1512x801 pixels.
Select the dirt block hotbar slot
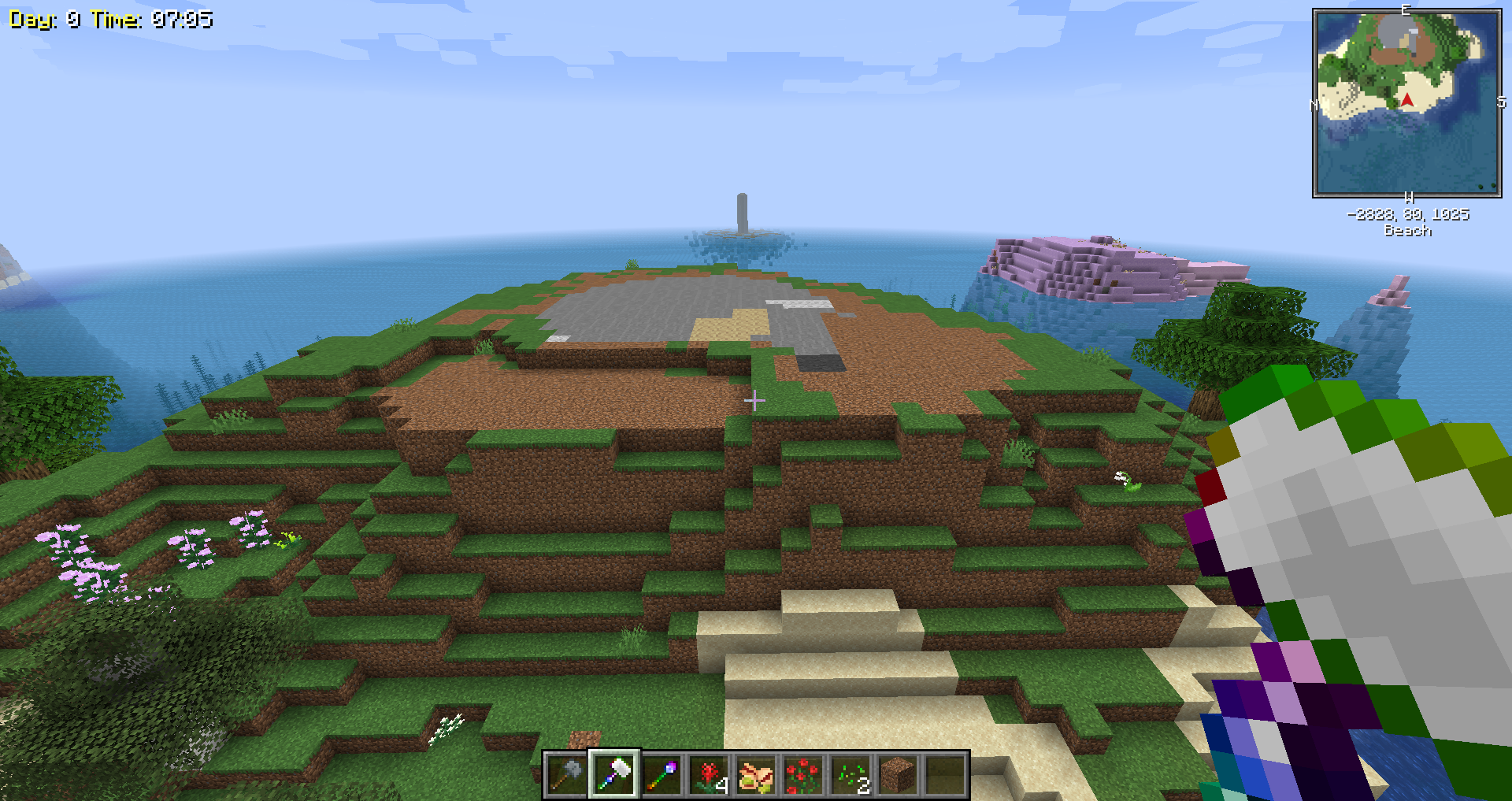pos(898,775)
